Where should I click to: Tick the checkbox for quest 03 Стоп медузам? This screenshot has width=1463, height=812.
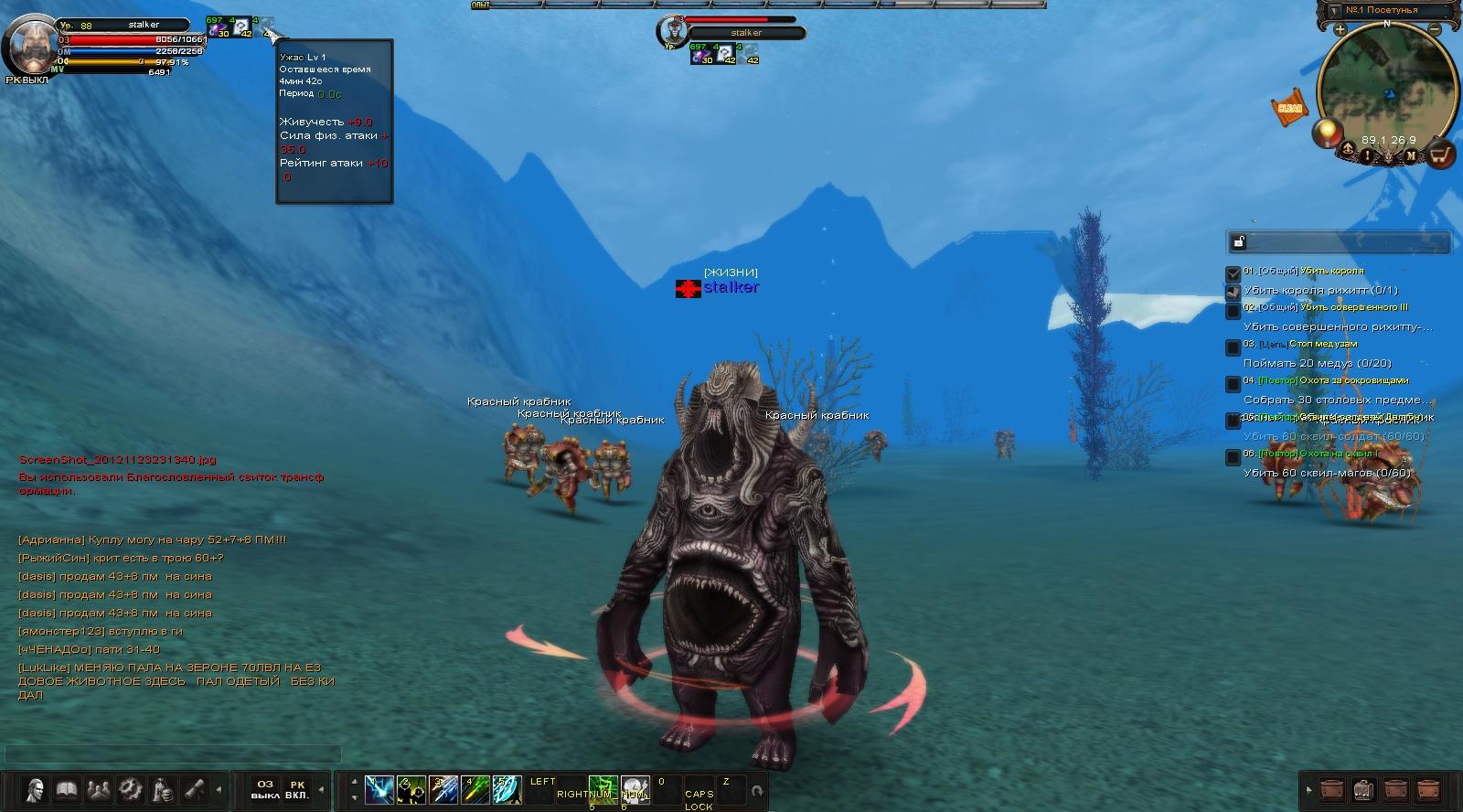1233,347
